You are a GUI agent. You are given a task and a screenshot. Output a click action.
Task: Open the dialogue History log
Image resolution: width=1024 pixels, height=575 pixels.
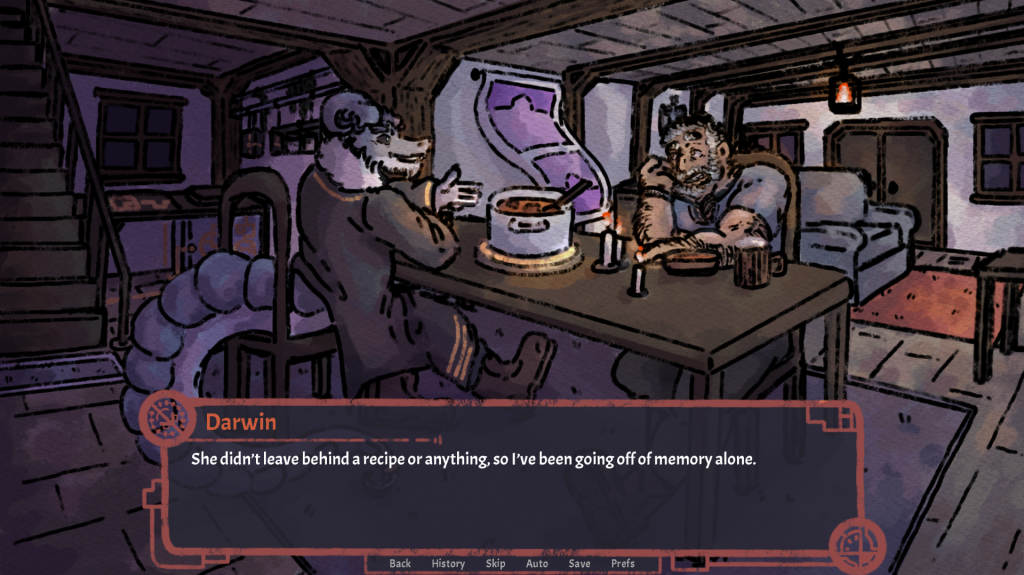(x=448, y=563)
